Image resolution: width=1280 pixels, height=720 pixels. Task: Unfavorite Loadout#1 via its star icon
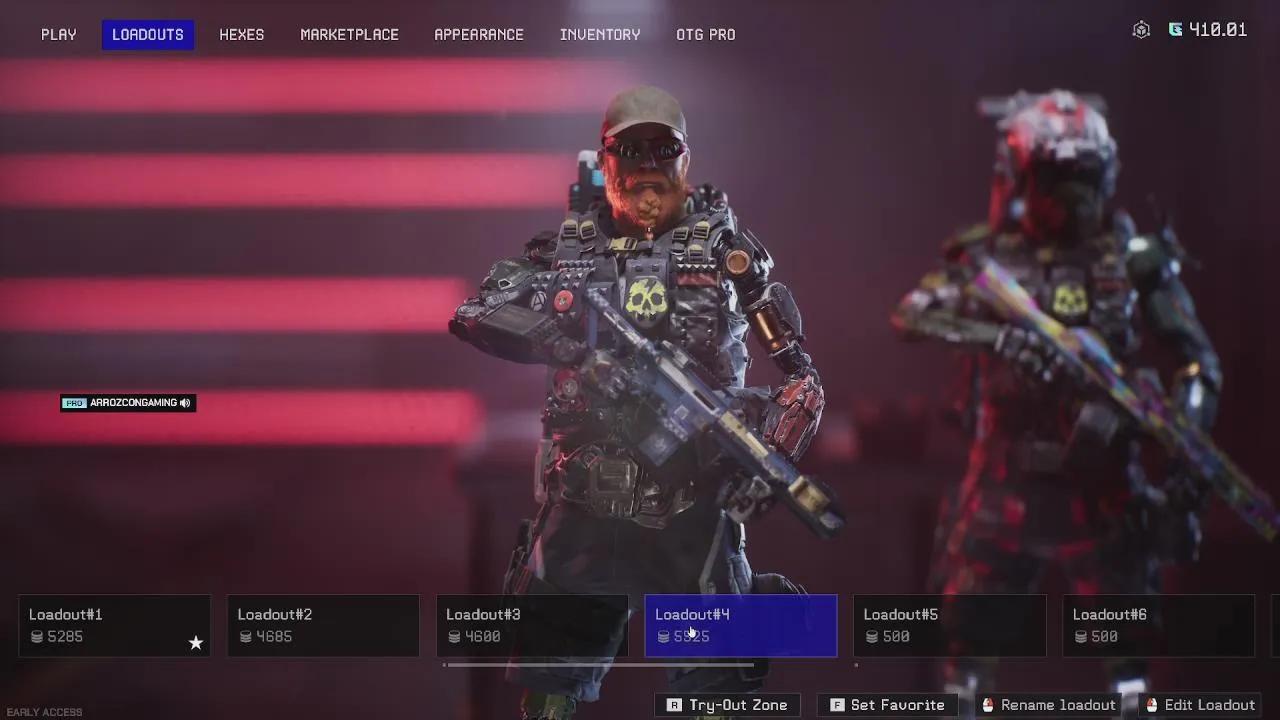point(196,644)
